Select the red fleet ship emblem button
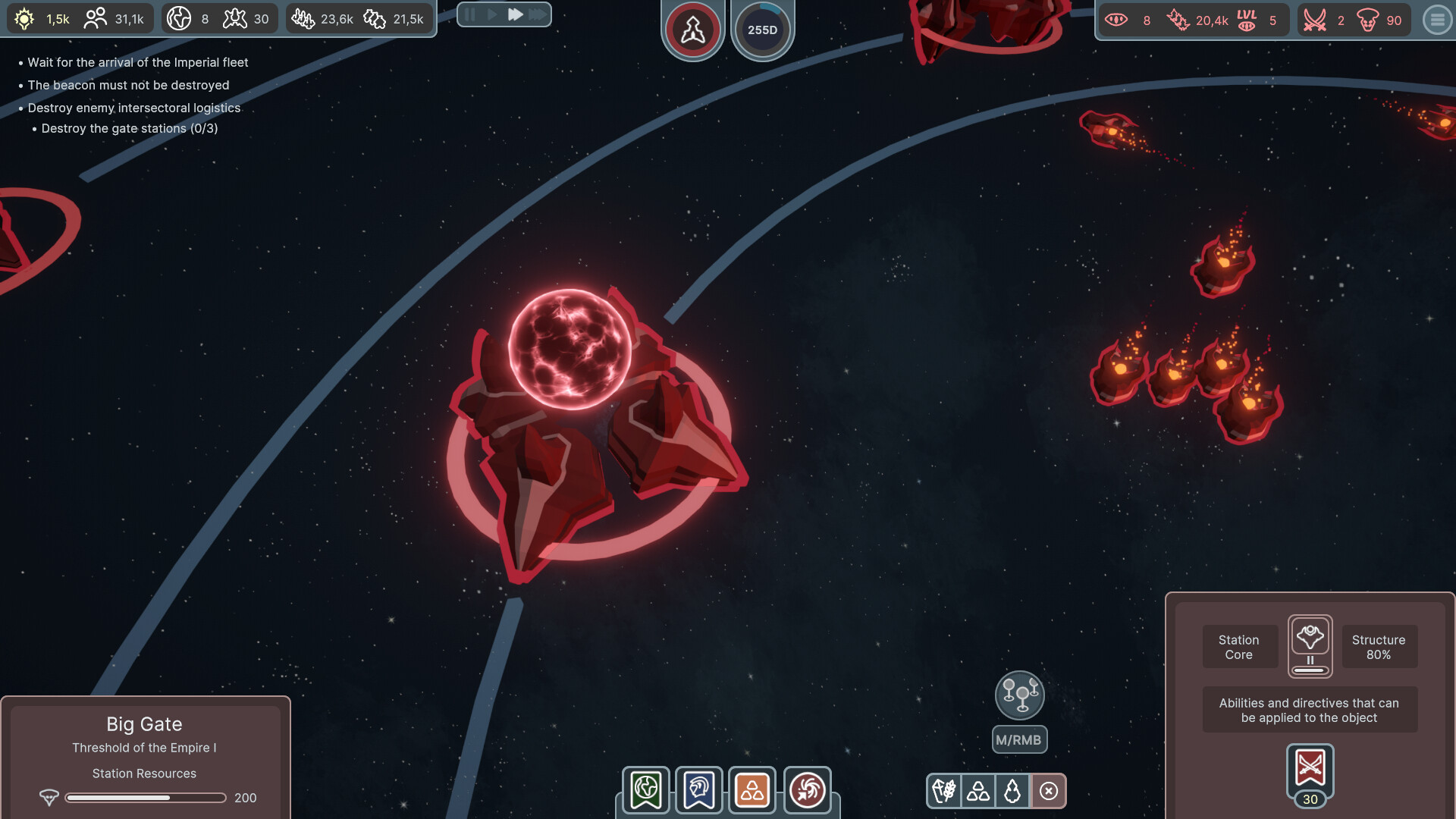 [692, 30]
